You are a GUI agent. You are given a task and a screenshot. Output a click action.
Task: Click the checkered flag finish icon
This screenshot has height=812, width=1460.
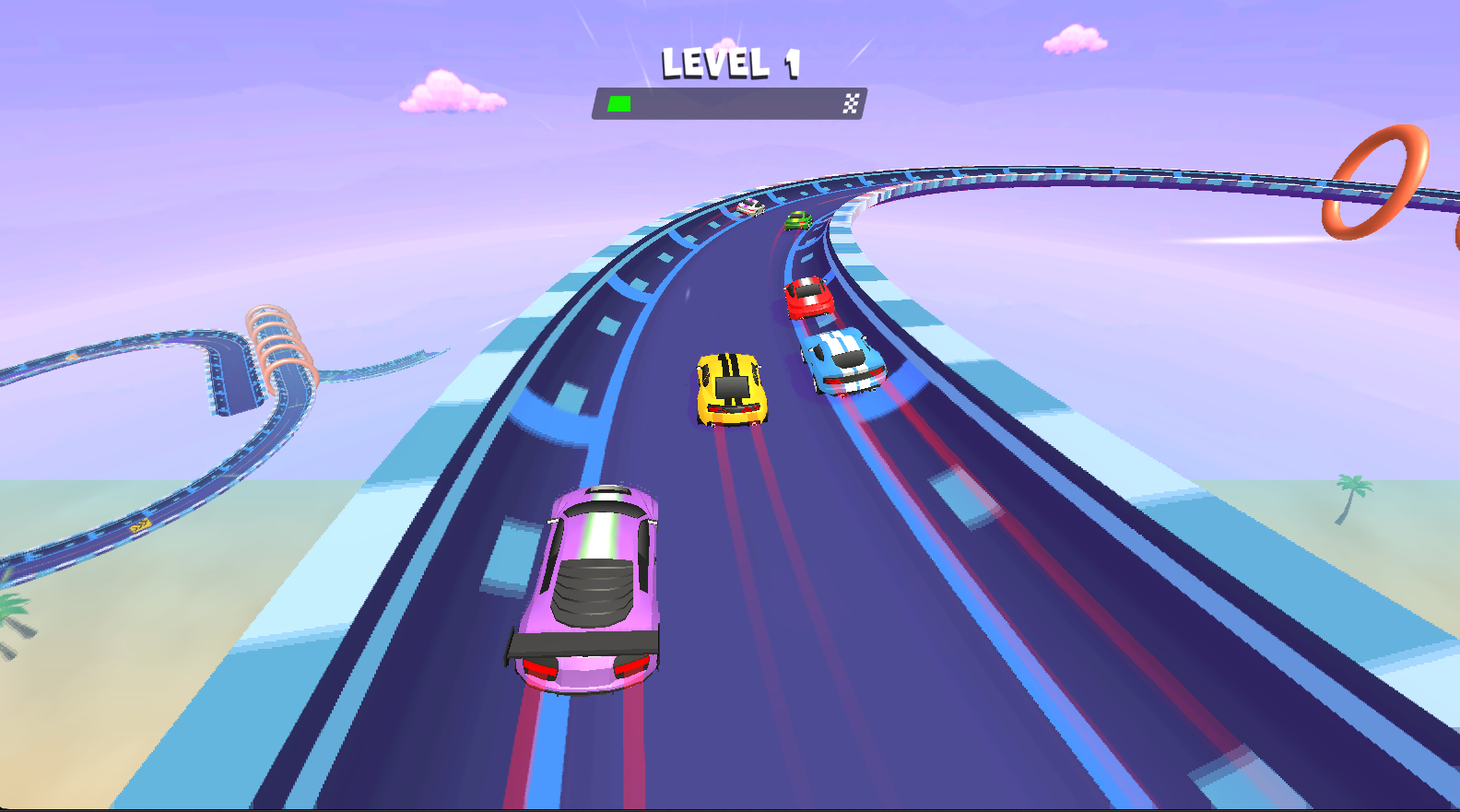coord(851,104)
